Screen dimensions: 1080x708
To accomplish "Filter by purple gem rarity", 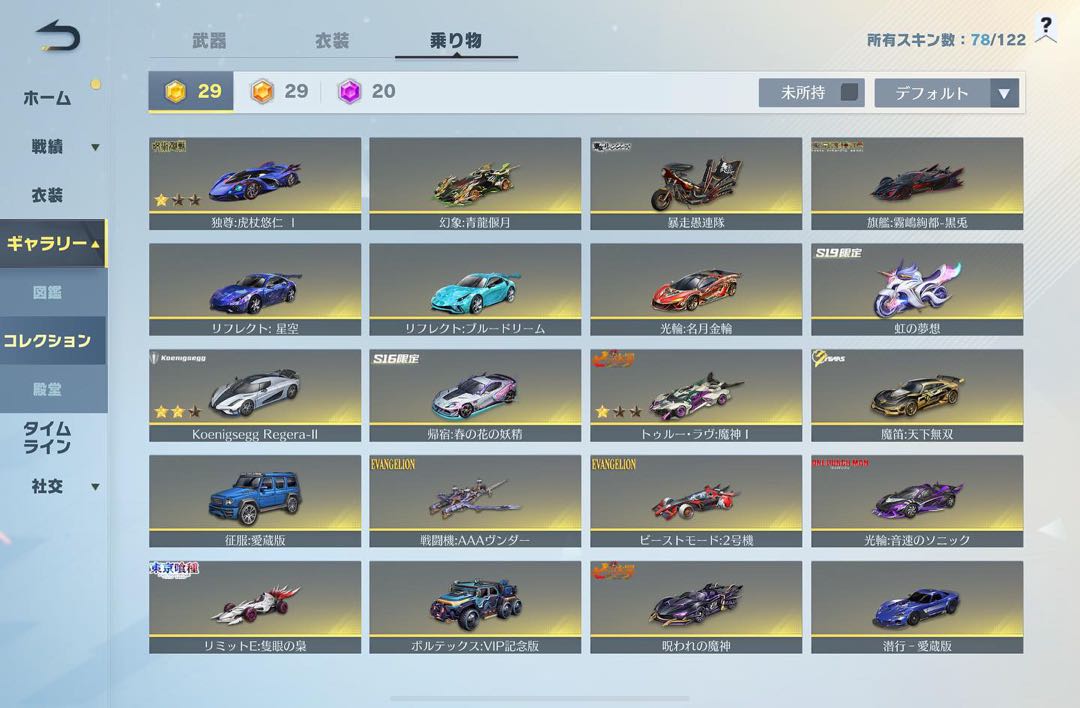I will point(367,92).
